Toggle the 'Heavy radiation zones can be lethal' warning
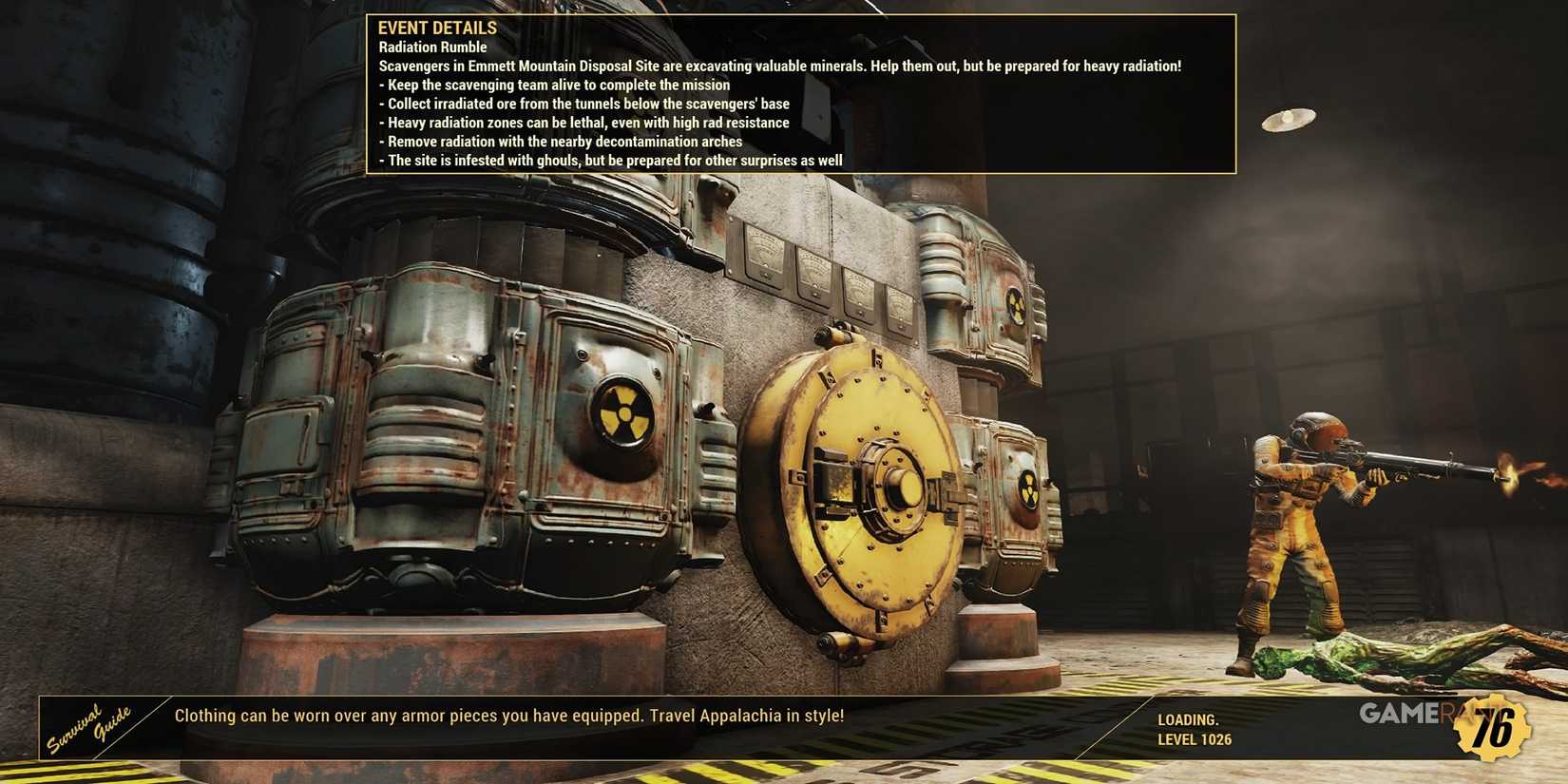 (x=584, y=122)
